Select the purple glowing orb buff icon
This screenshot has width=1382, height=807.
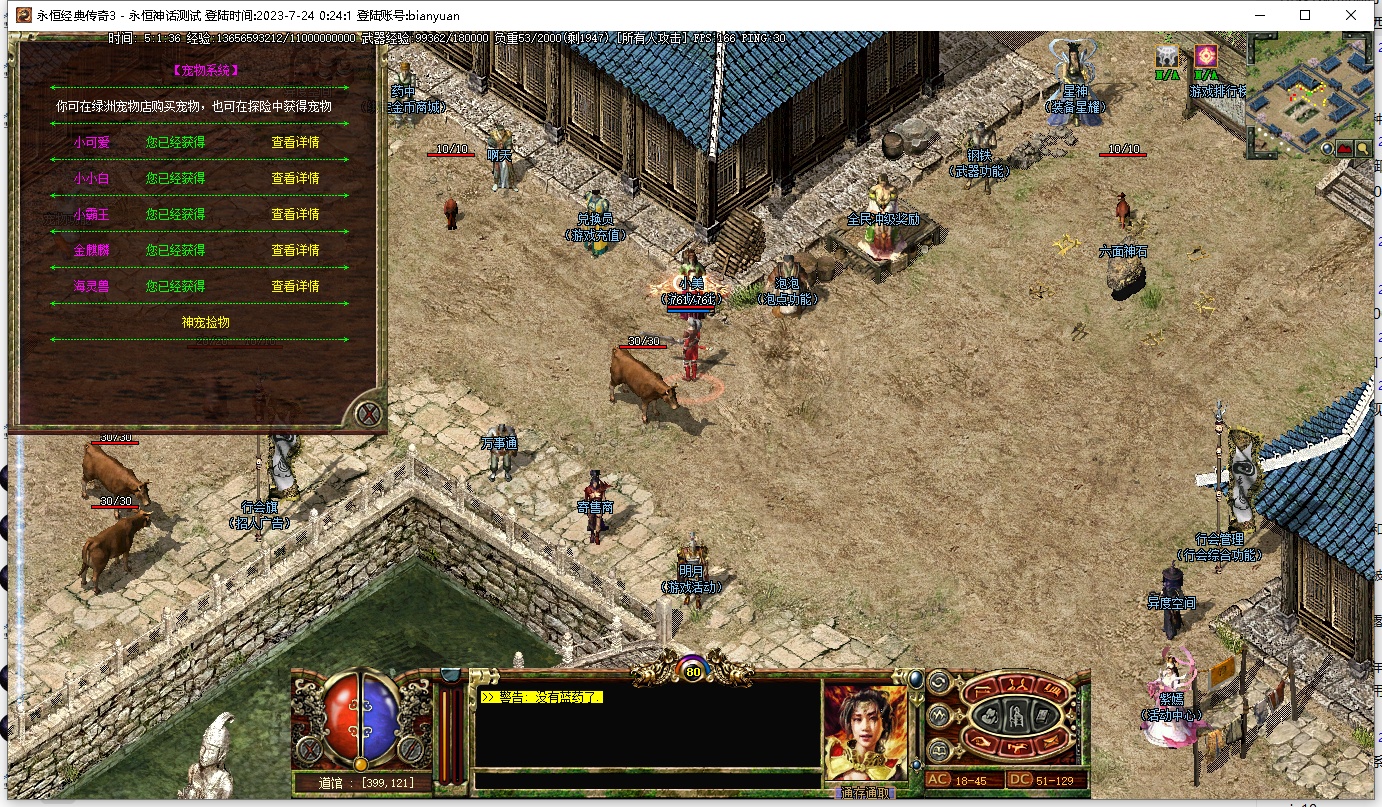coord(1206,56)
